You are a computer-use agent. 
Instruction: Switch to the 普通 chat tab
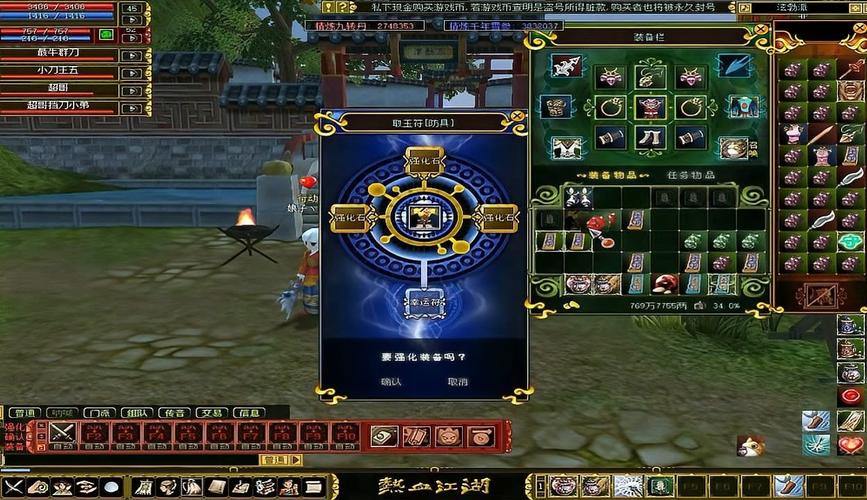[22, 412]
